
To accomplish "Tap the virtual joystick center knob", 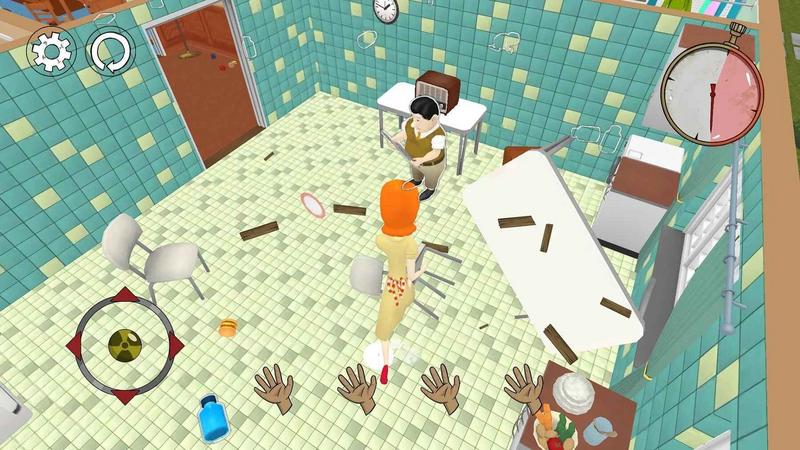I will 124,345.
